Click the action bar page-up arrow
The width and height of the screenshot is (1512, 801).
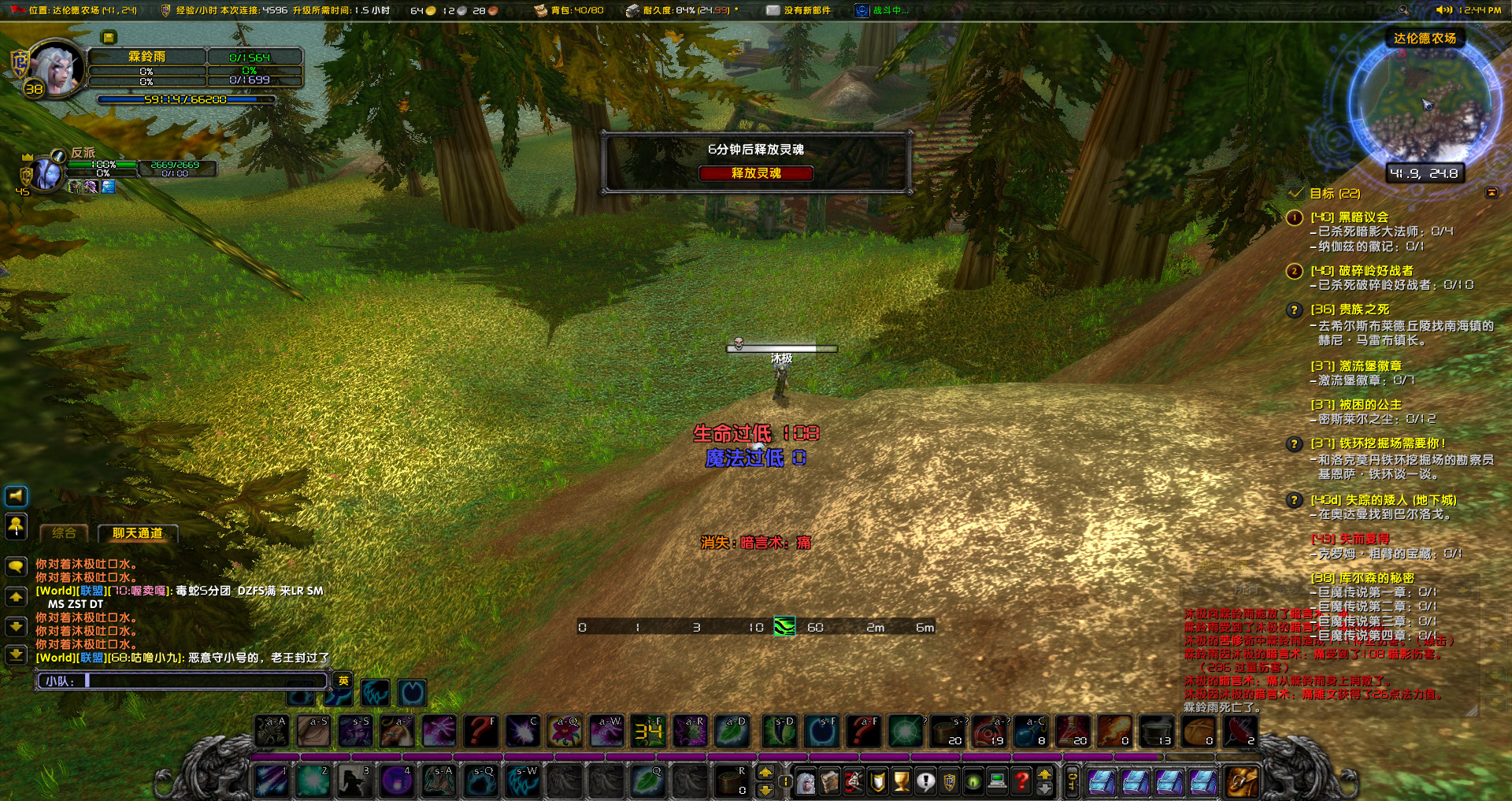pos(1045,777)
